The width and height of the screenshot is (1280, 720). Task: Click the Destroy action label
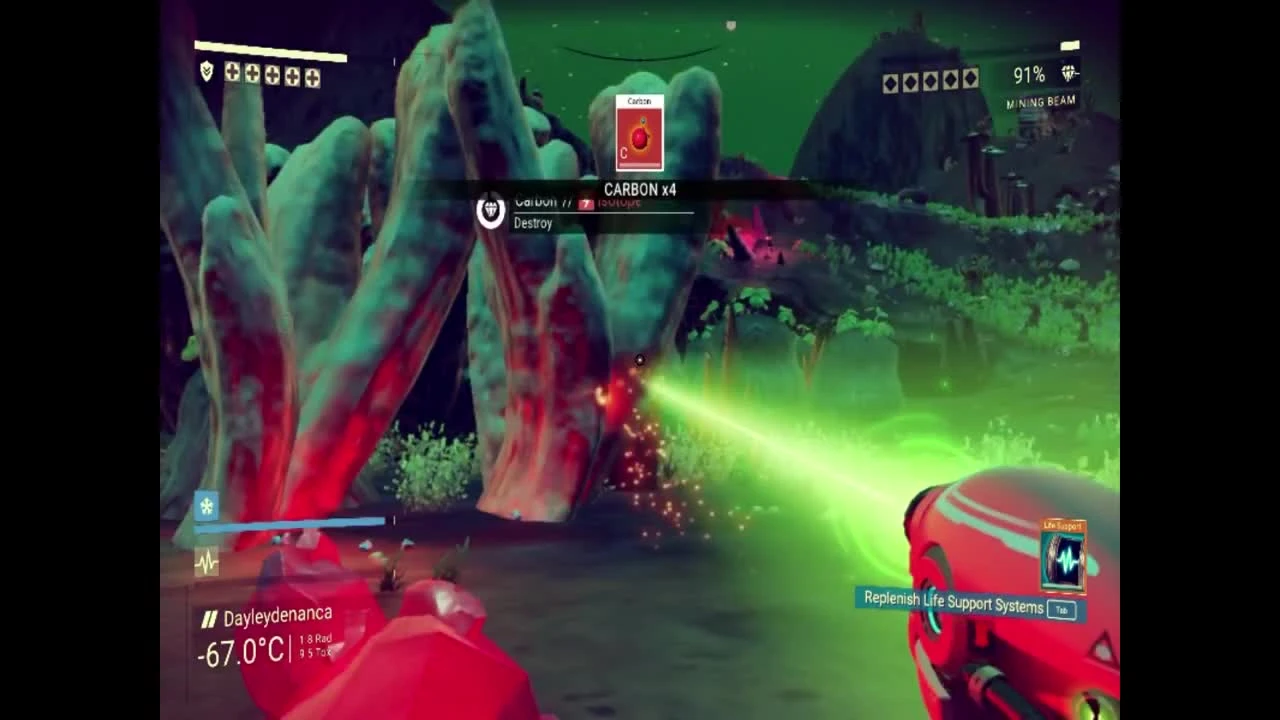point(531,223)
